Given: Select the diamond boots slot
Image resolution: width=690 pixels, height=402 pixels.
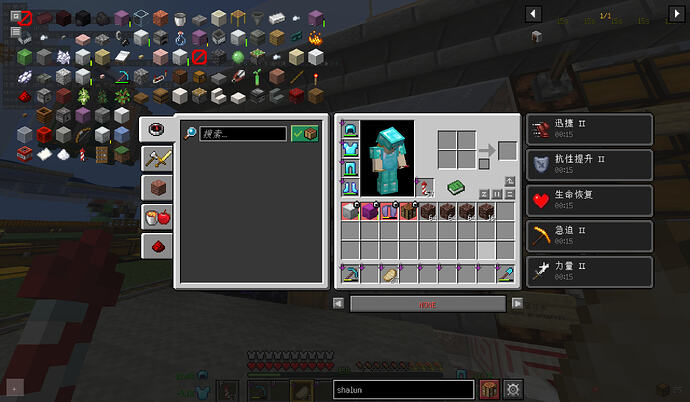Looking at the screenshot, I should [x=350, y=187].
